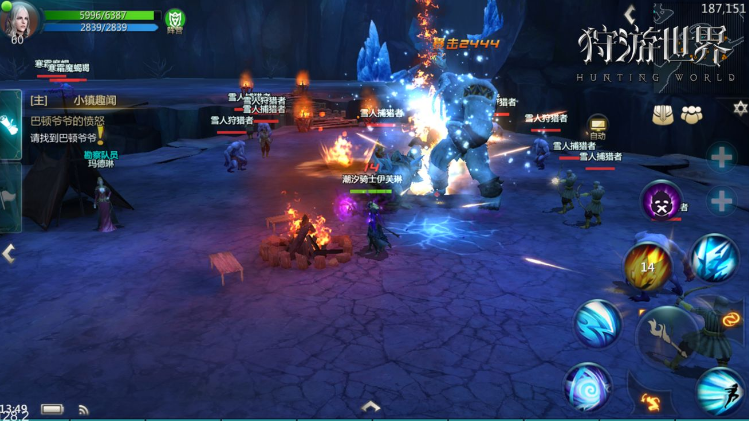The height and width of the screenshot is (421, 749).
Task: Cast the ice shards skill
Action: 714,258
